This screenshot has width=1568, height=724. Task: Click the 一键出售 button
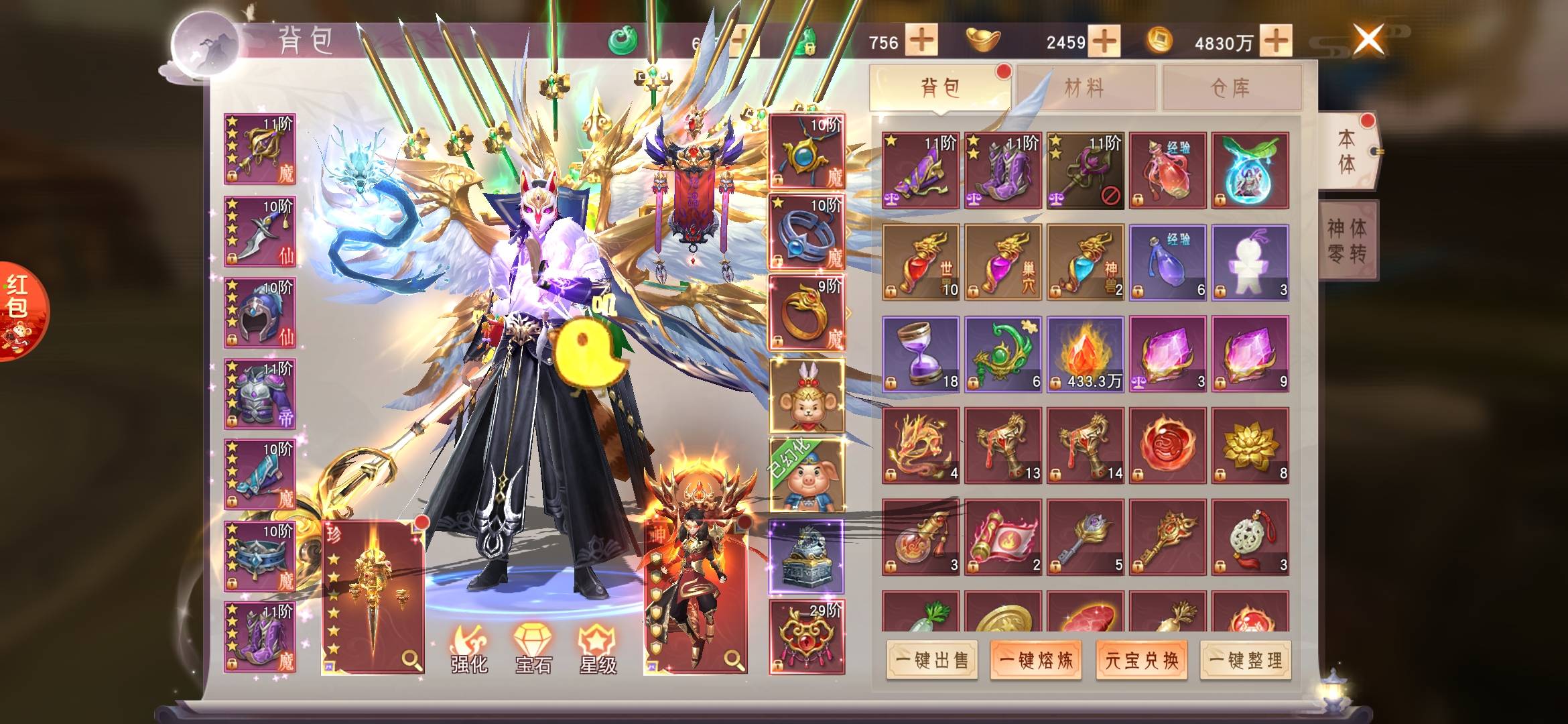pos(931,660)
